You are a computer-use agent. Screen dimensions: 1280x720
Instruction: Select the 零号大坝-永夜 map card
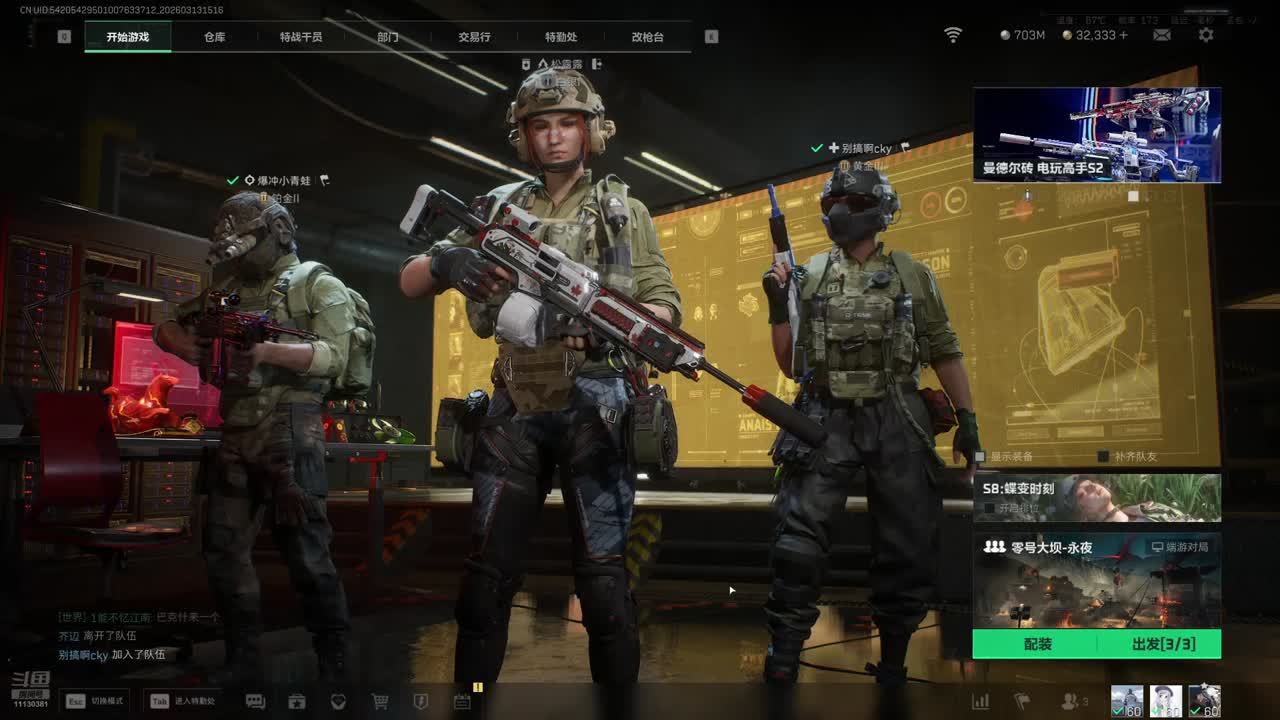click(1097, 580)
